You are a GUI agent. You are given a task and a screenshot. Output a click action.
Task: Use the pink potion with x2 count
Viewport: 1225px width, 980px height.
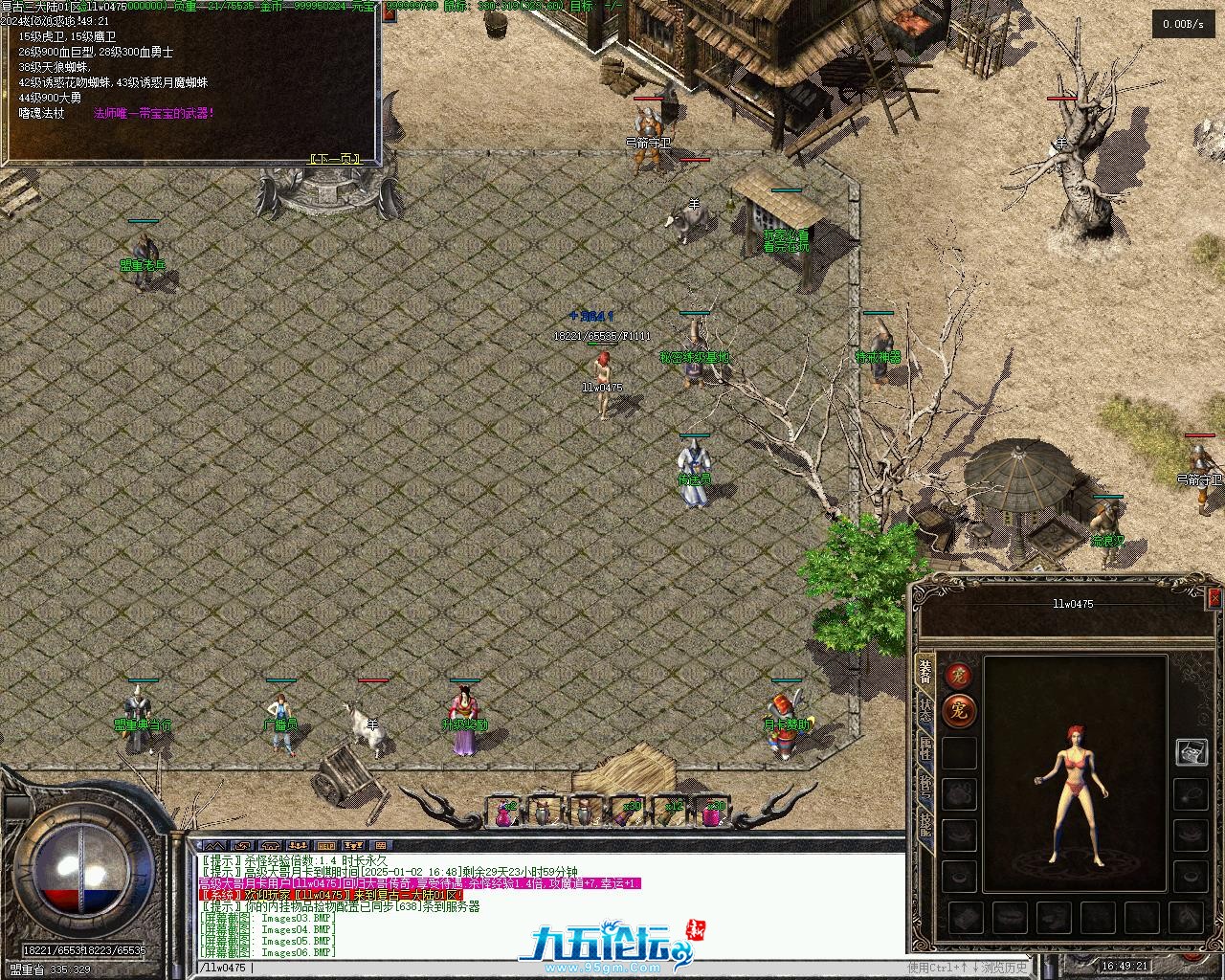(504, 812)
